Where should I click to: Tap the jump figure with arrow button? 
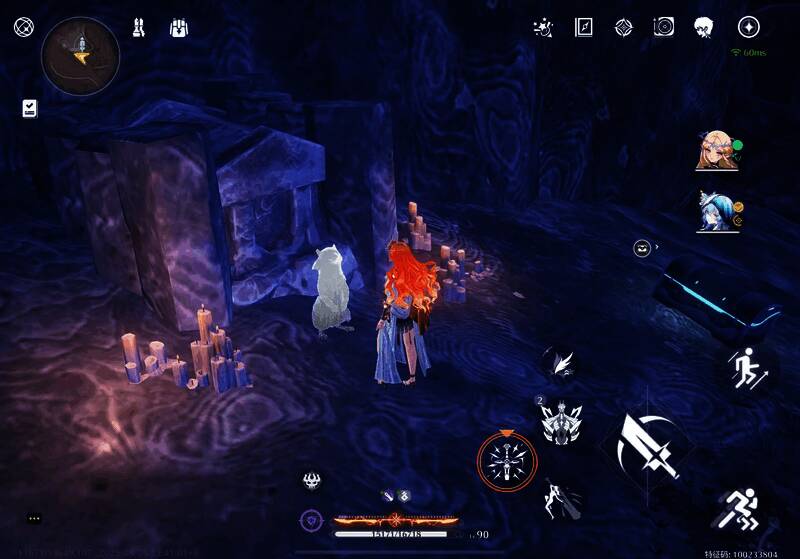pos(745,368)
